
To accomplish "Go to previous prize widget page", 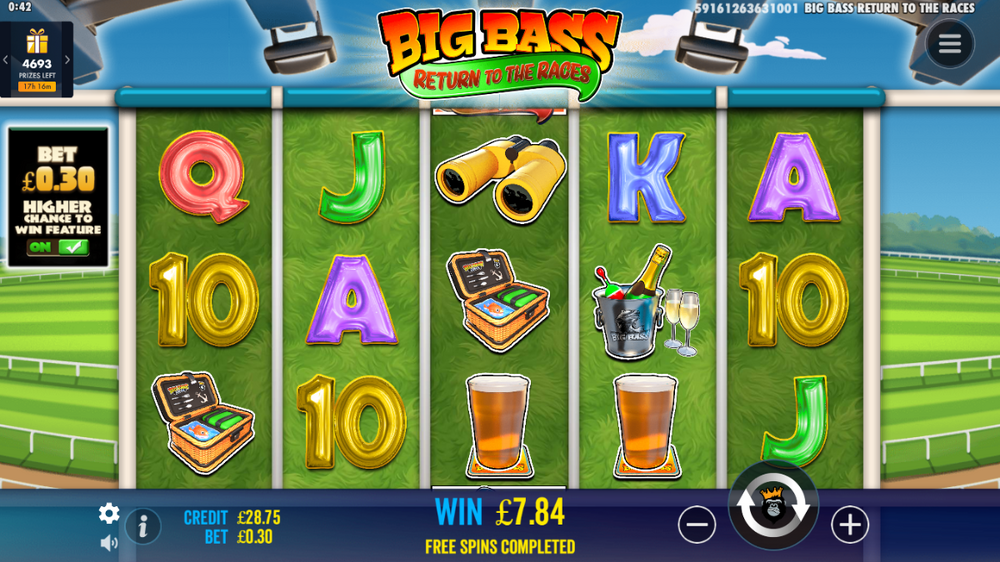I will click(6, 60).
